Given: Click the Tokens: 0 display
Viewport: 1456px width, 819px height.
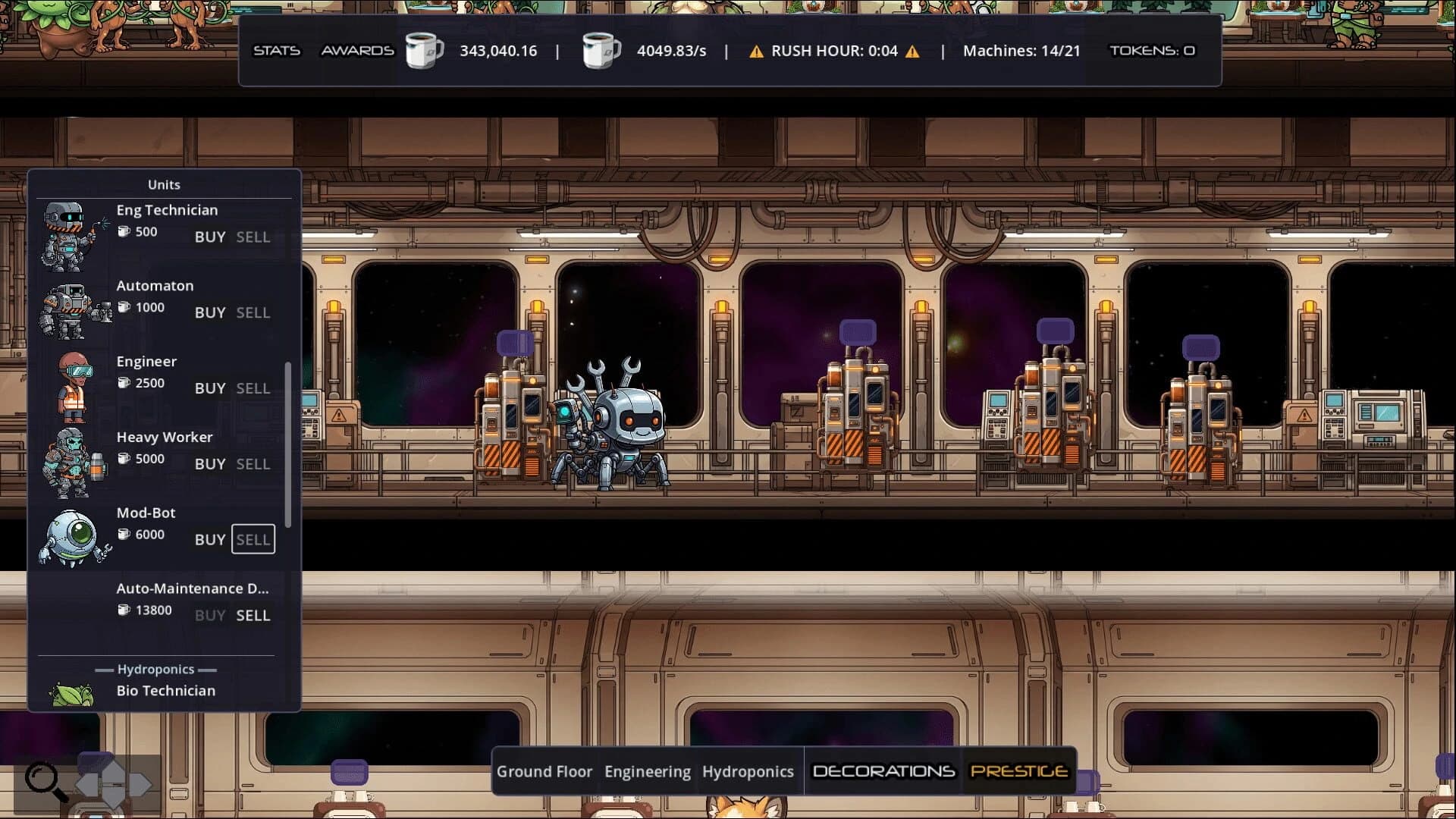Looking at the screenshot, I should 1151,51.
